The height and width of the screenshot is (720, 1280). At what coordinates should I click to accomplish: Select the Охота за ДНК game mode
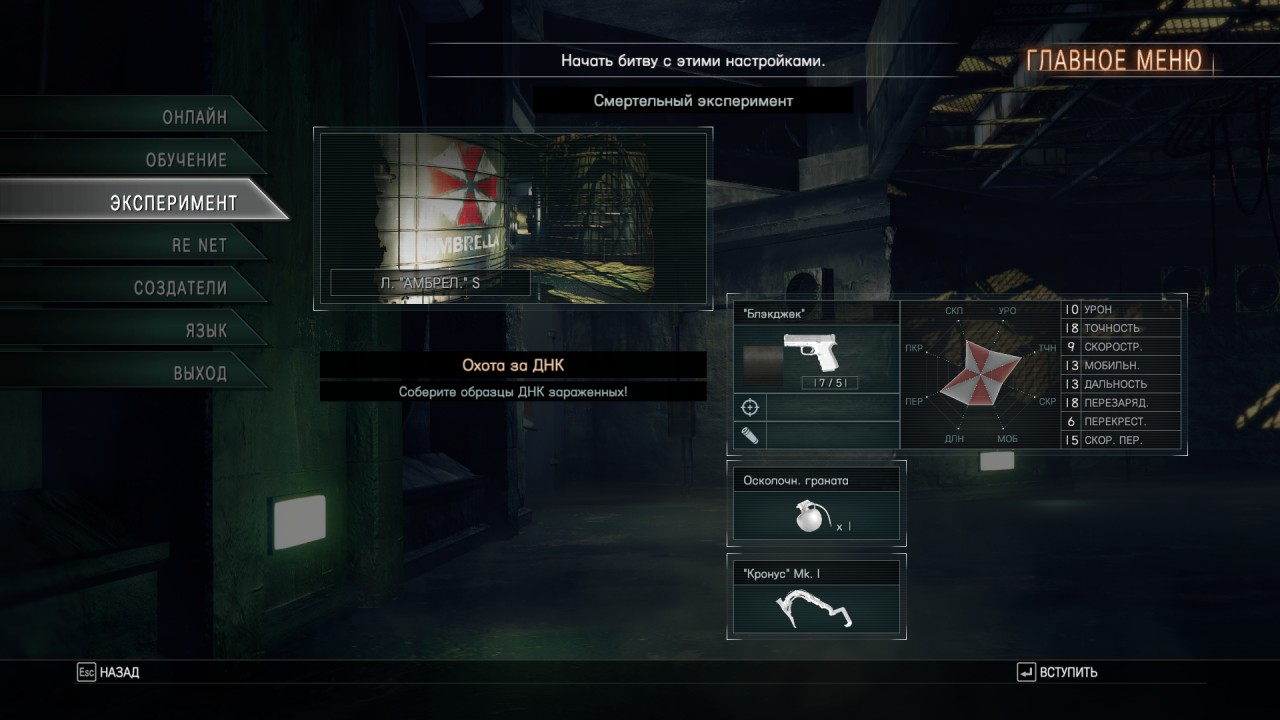[x=513, y=366]
